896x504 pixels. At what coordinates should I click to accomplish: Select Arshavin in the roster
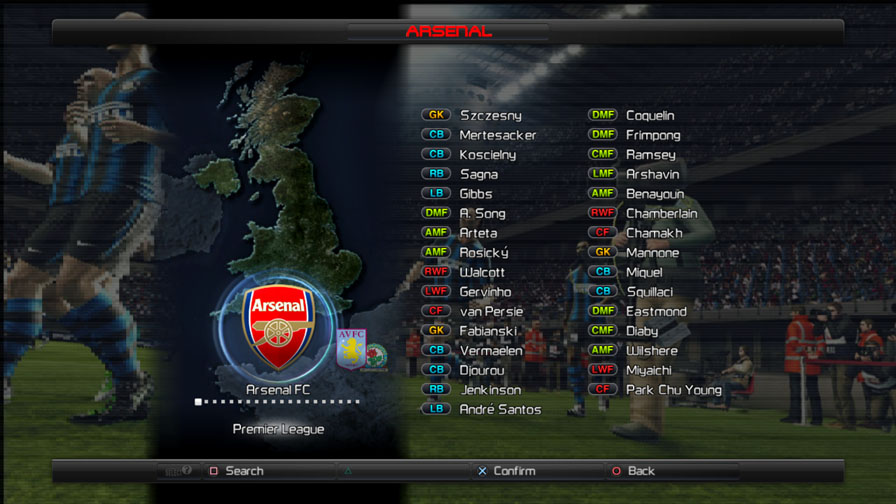652,174
